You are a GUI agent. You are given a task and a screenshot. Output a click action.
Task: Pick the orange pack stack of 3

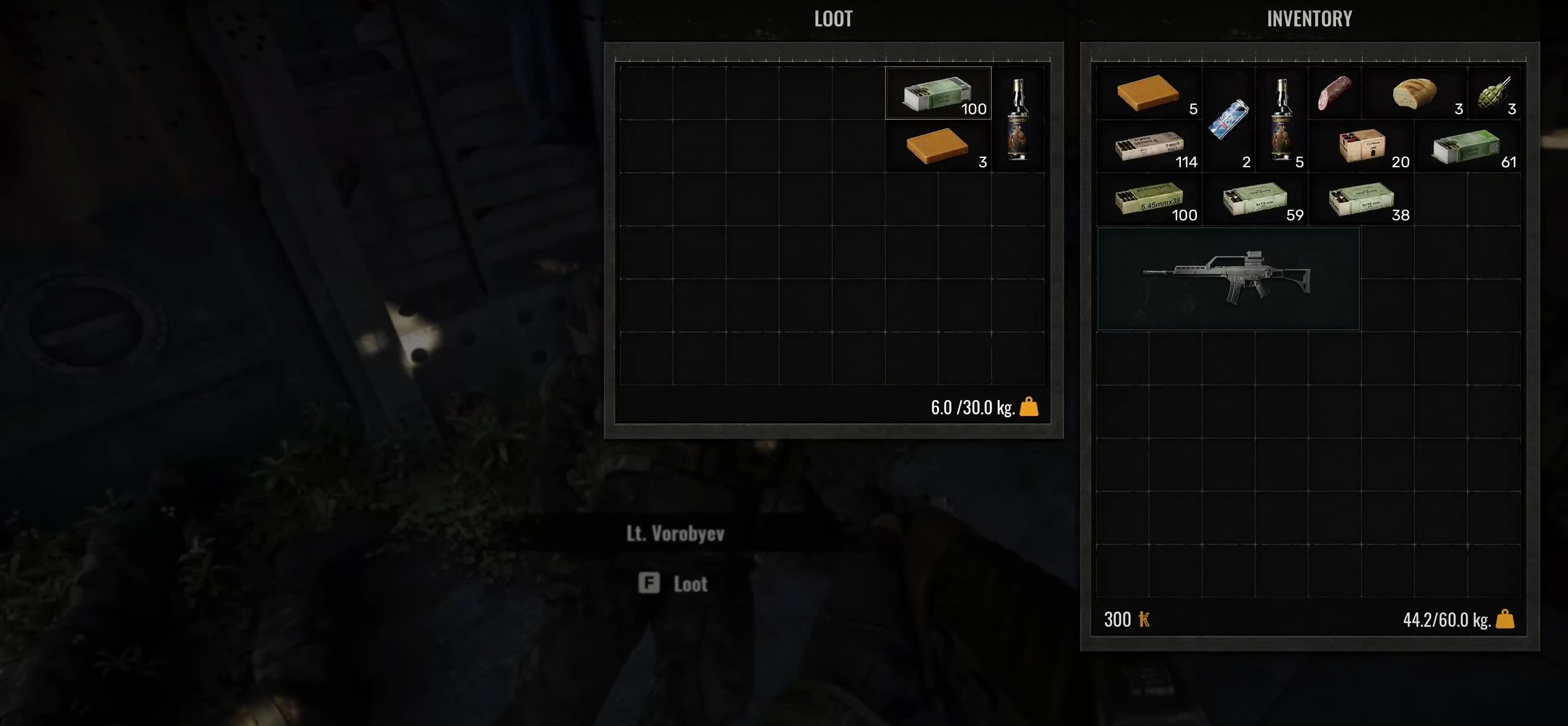click(x=937, y=146)
